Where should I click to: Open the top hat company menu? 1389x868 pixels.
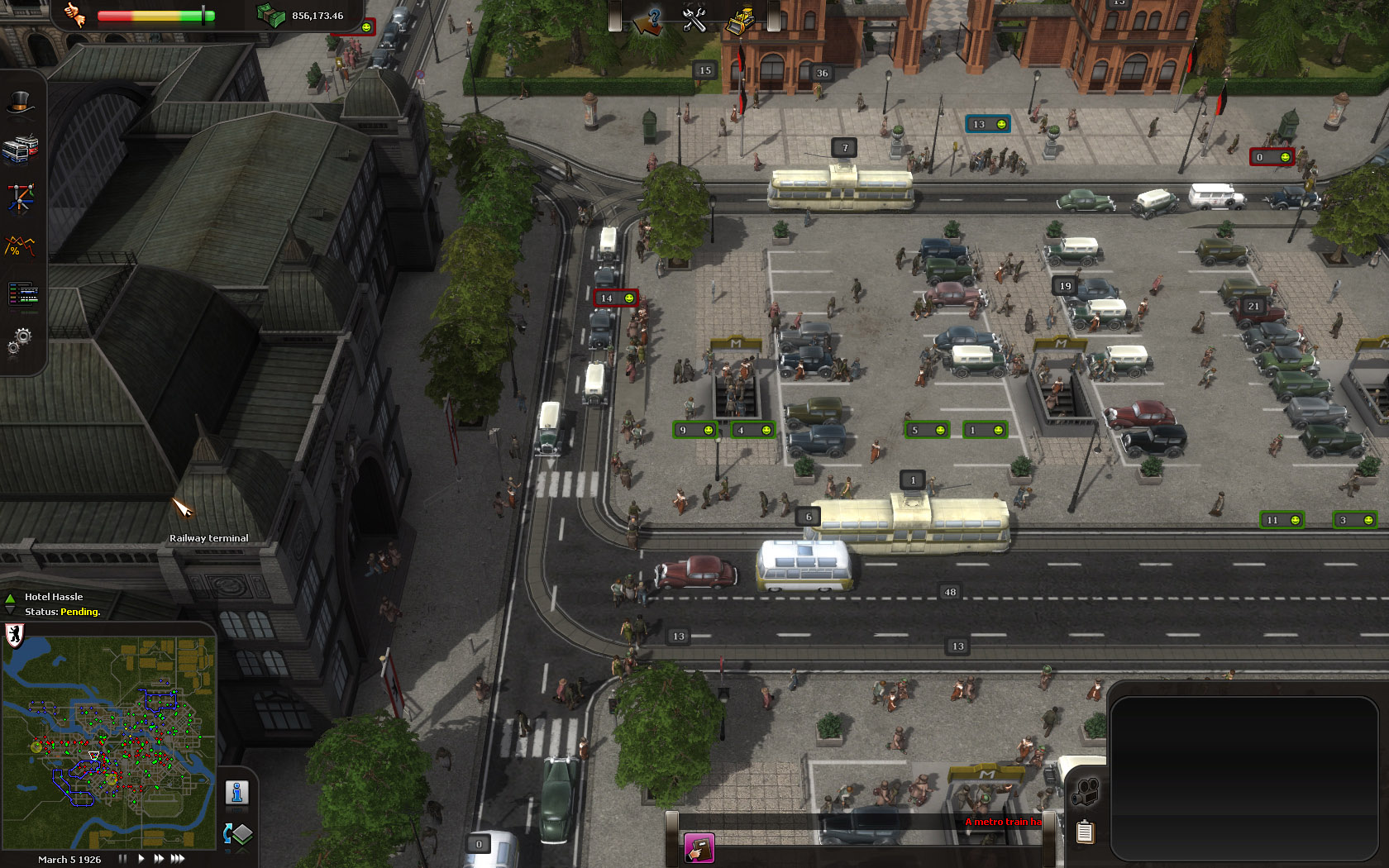coord(21,103)
